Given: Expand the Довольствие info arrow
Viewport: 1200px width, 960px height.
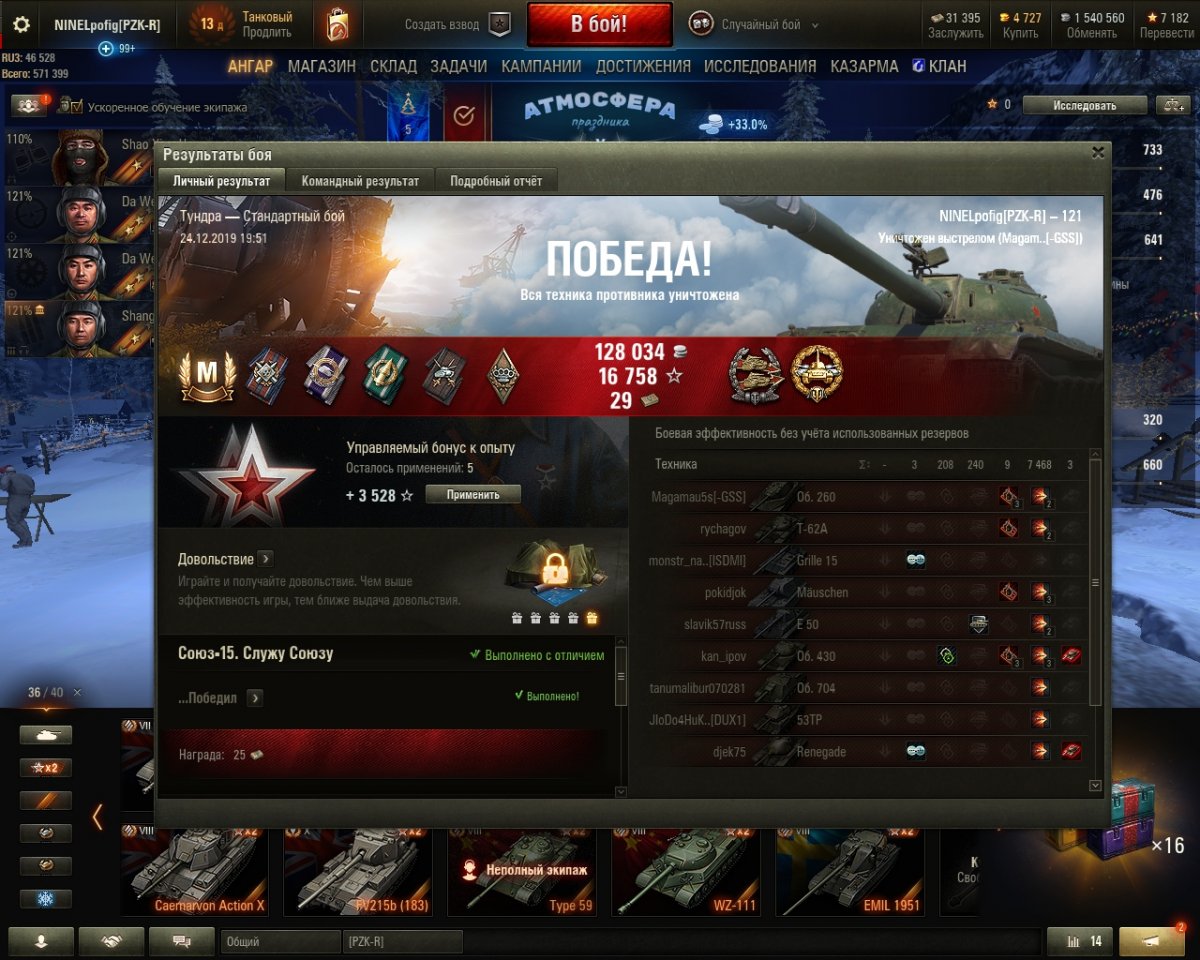Looking at the screenshot, I should (x=266, y=559).
